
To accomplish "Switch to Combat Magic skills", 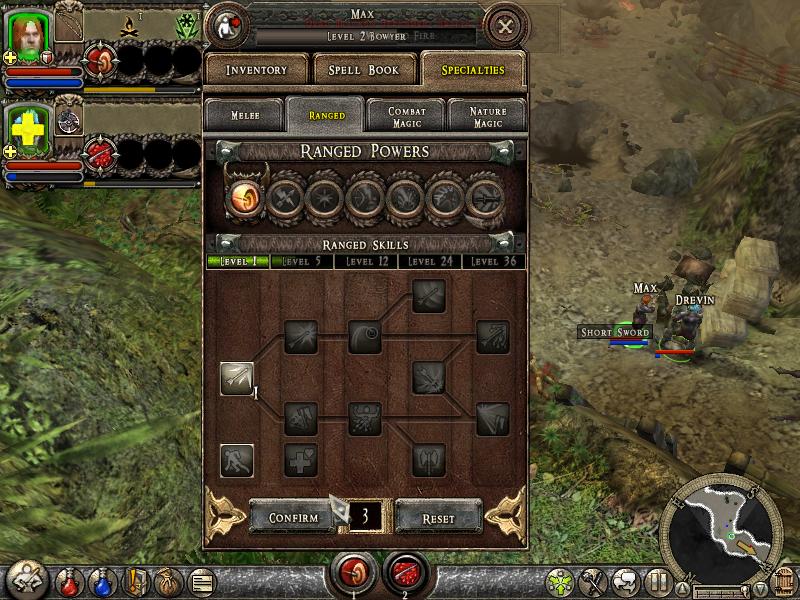I will pos(407,115).
